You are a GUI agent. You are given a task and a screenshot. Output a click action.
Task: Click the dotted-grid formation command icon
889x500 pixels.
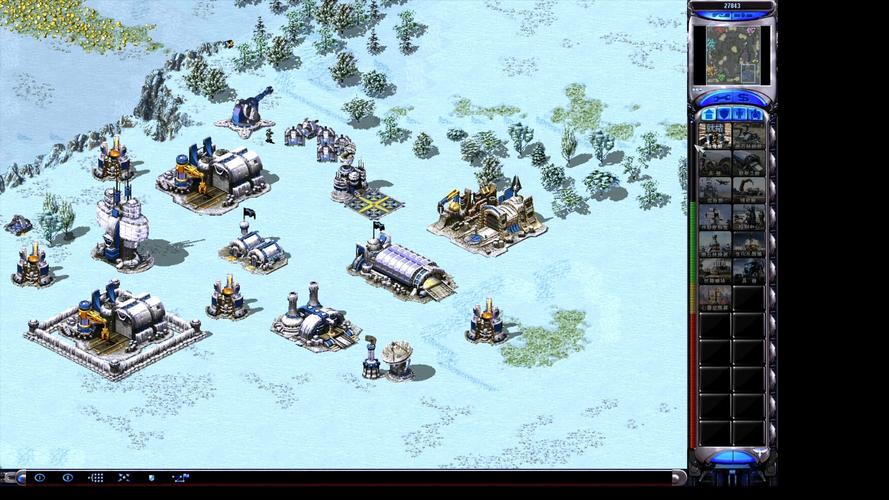[x=96, y=478]
